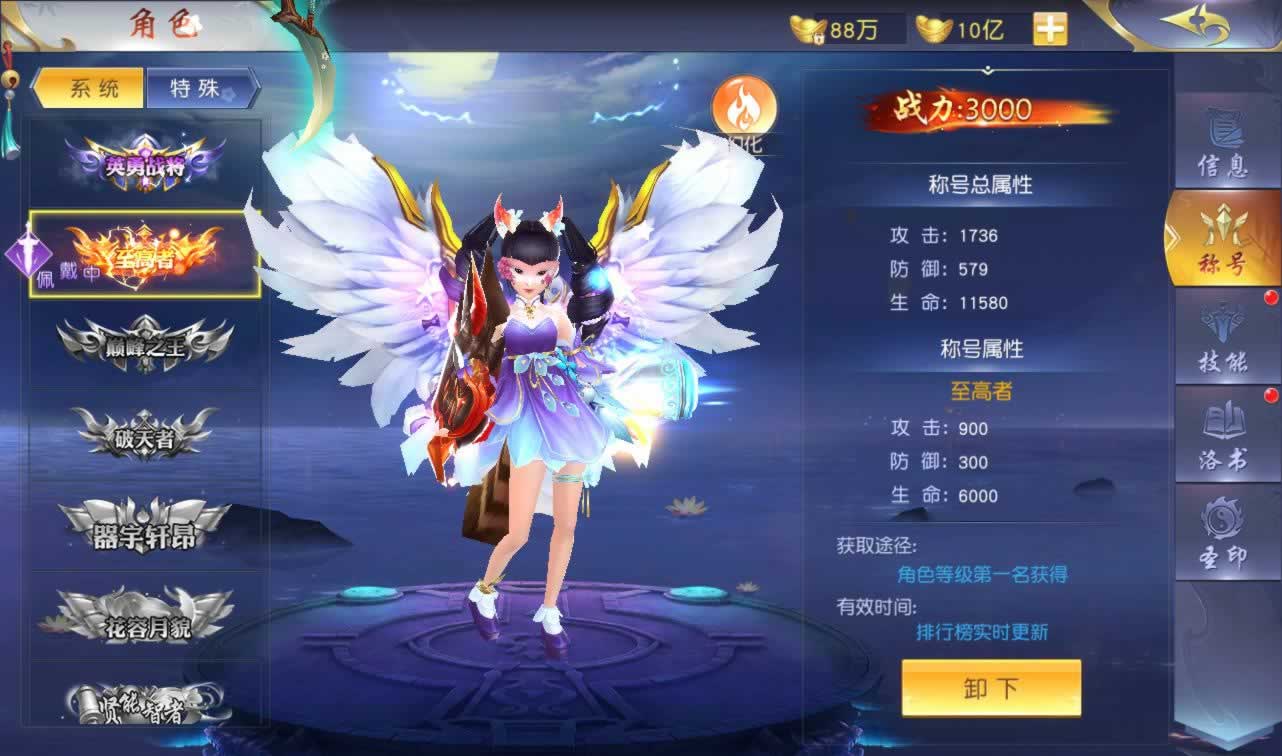Open the 称号 side tab
1282x756 pixels.
tap(1222, 240)
